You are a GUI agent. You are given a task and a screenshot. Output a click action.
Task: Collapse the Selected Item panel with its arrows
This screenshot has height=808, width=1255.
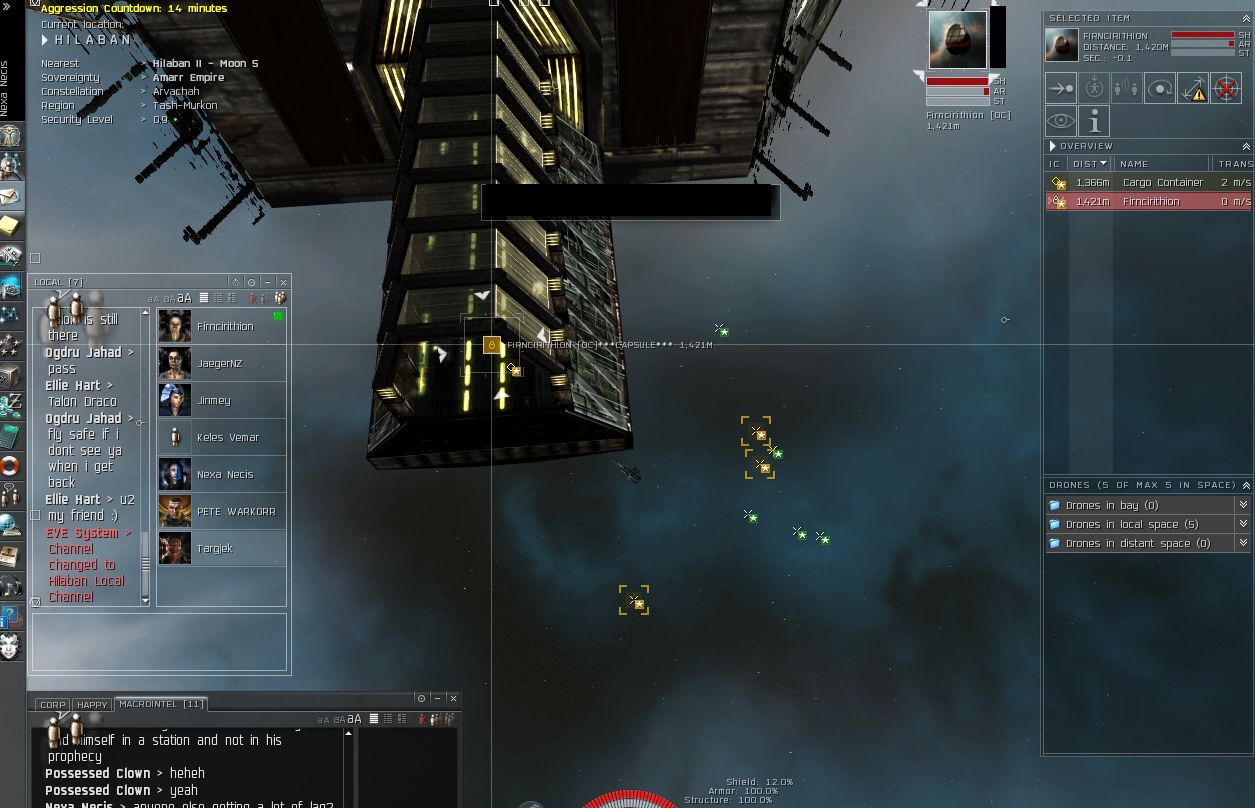1246,19
